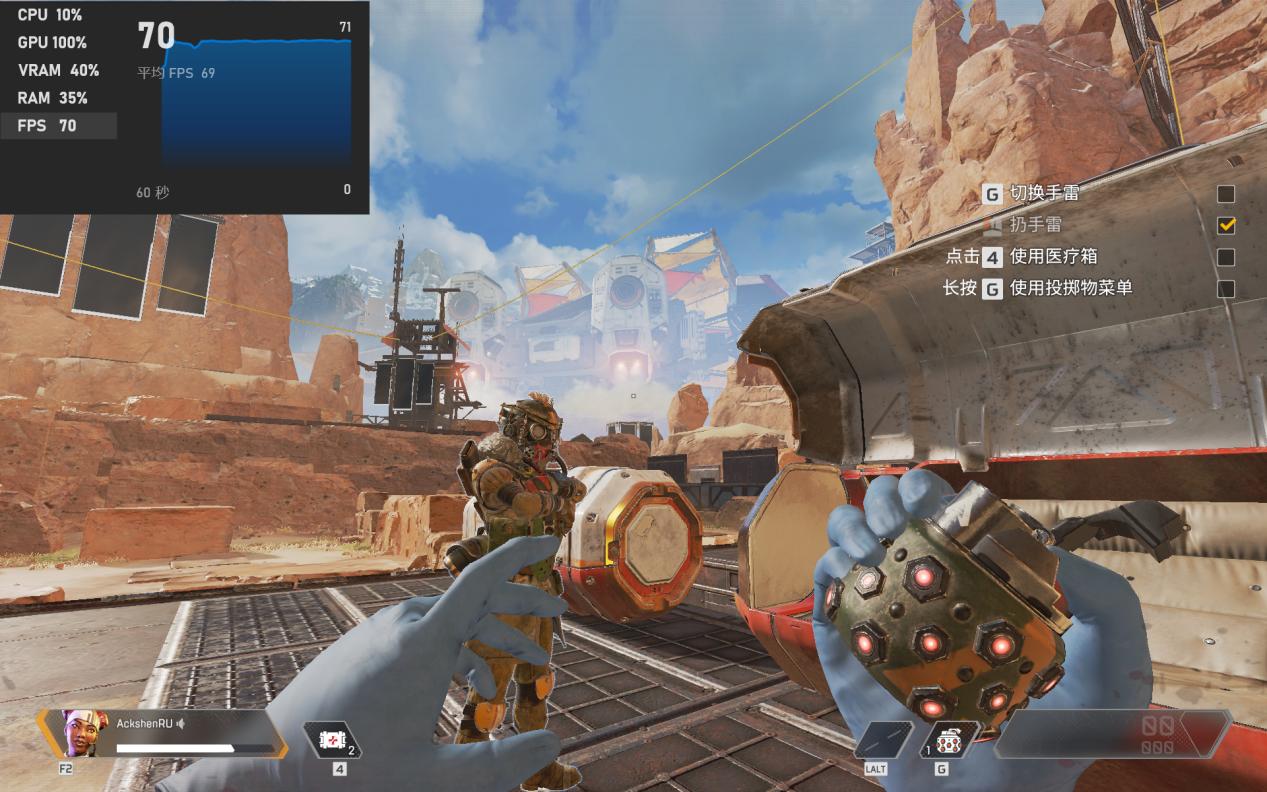1267x792 pixels.
Task: Switch to the RAM performance row
Action: (58, 98)
